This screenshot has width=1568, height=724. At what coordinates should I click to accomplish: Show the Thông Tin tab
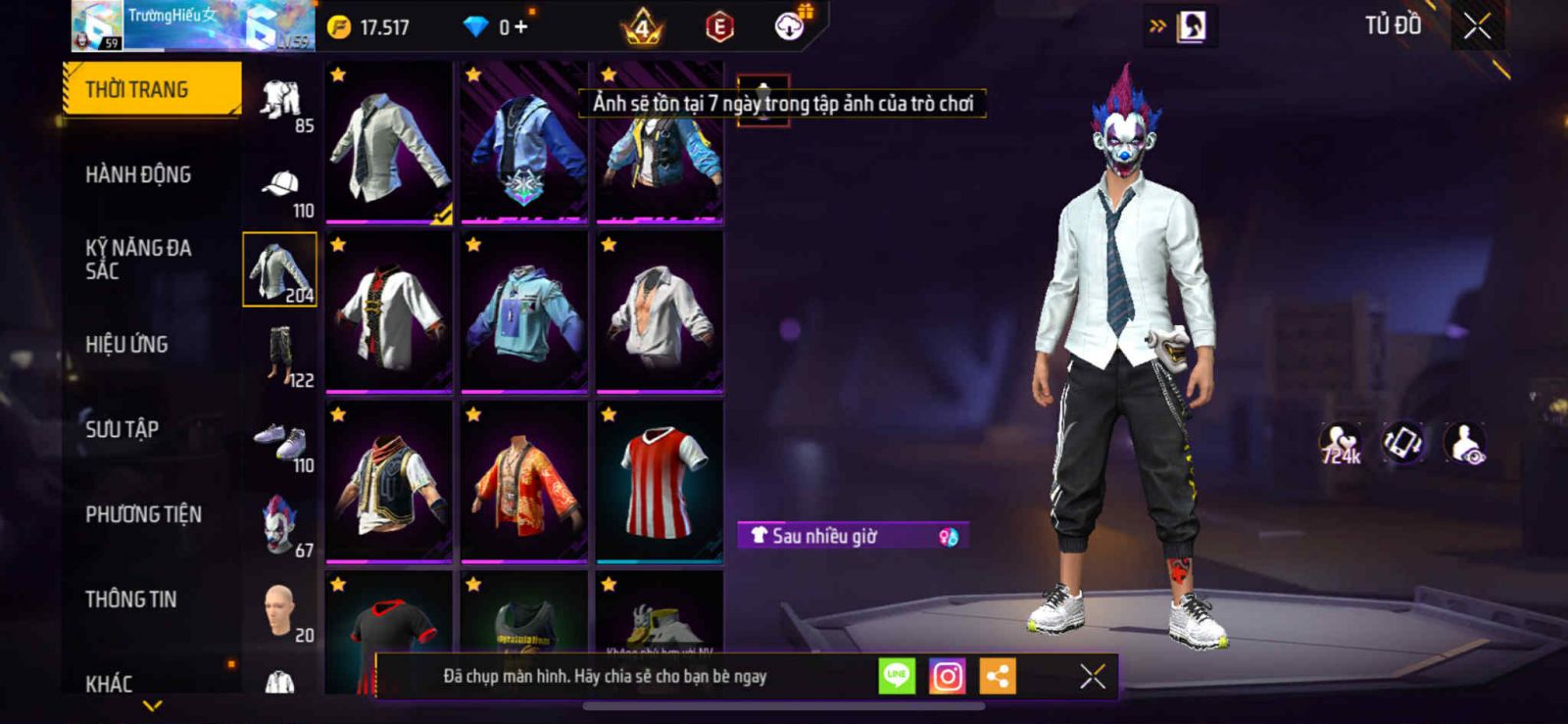pyautogui.click(x=130, y=599)
